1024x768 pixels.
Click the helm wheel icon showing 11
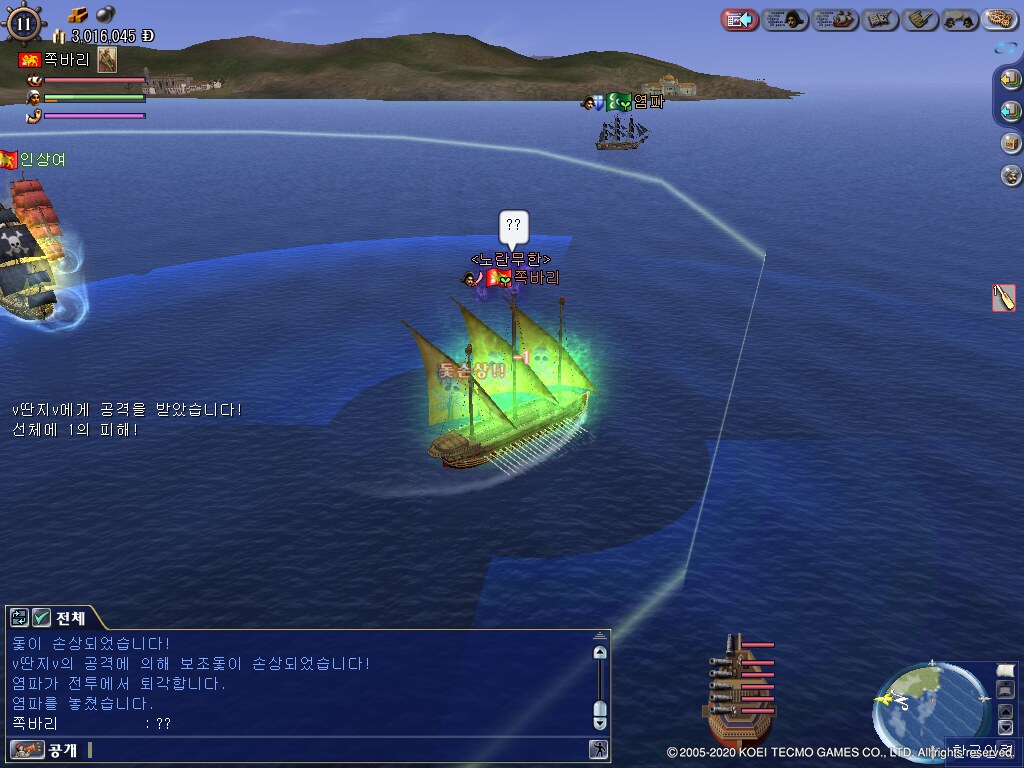[24, 22]
